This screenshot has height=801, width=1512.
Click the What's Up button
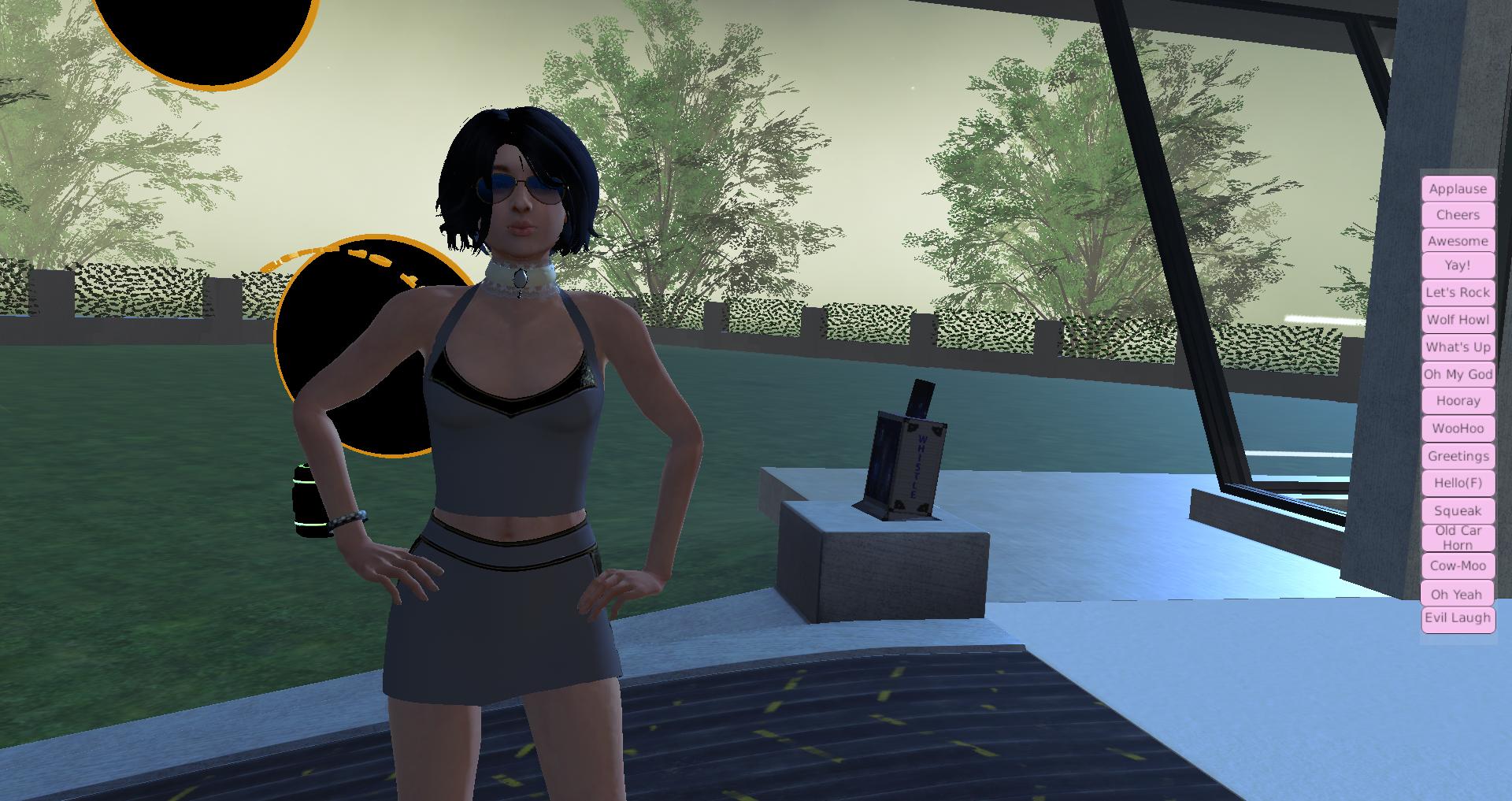point(1458,347)
